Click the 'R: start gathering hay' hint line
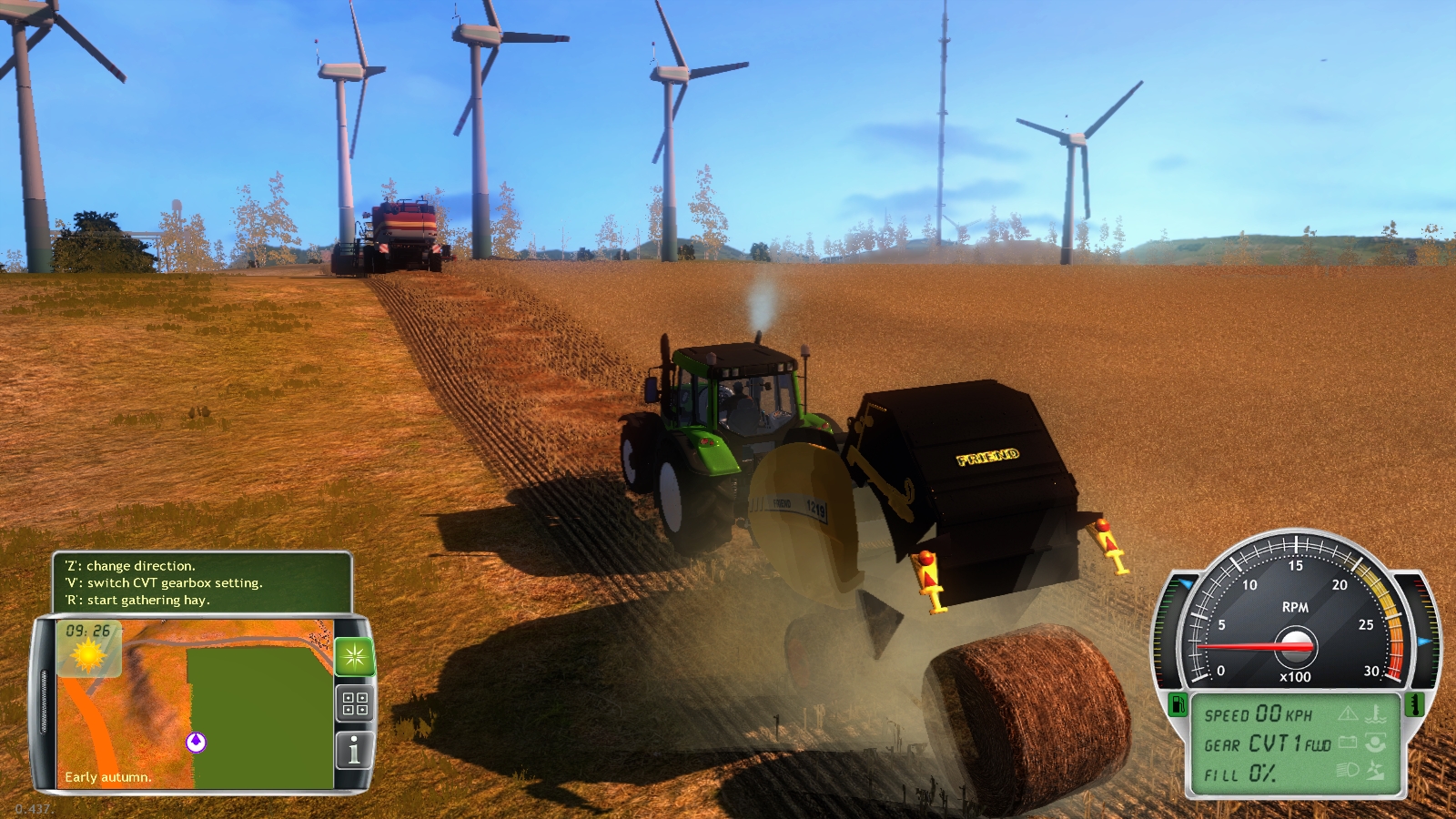The width and height of the screenshot is (1456, 819). pos(138,600)
